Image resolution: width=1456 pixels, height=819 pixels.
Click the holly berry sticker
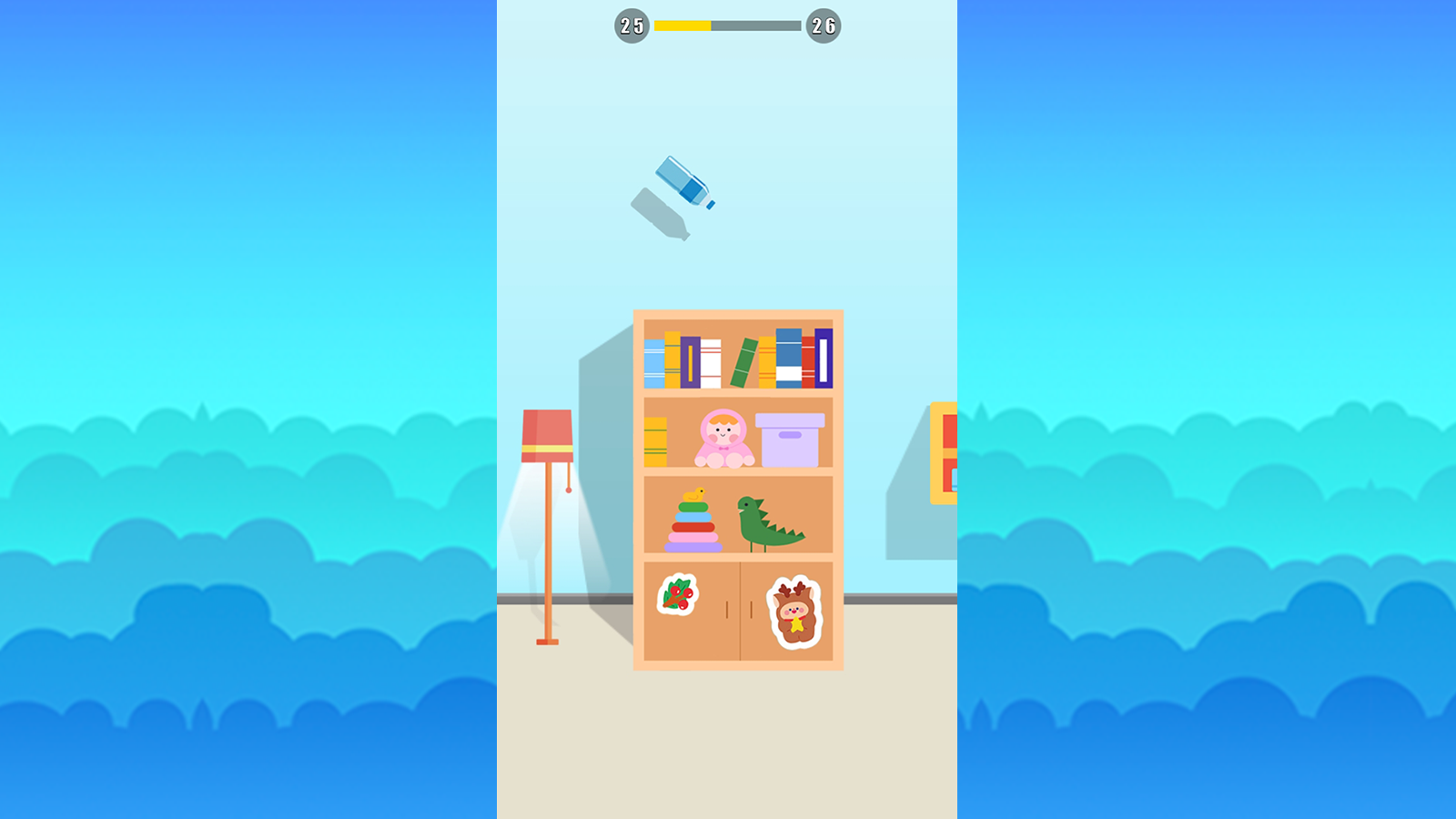coord(676,595)
